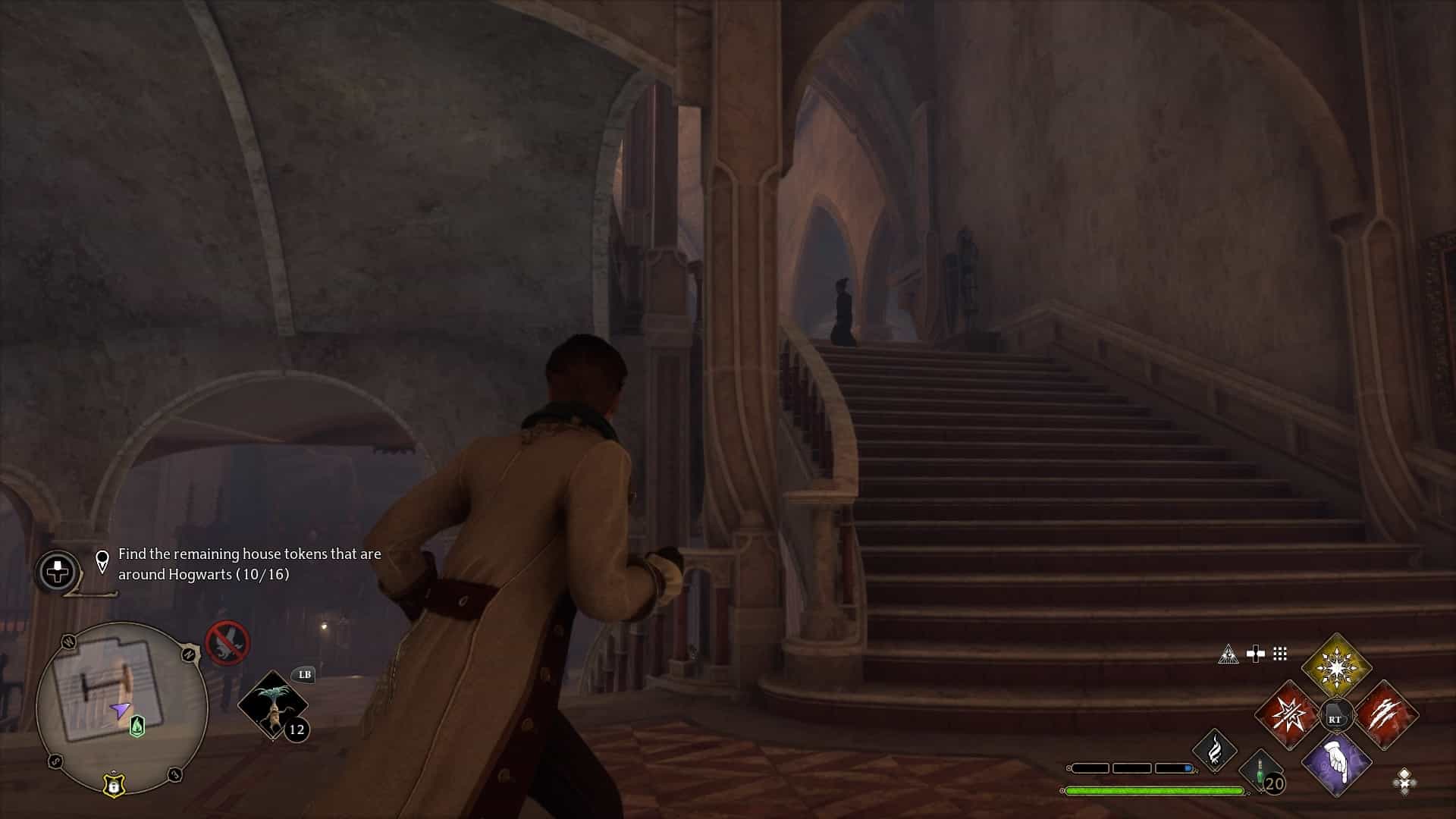
Task: Click the no-flying restriction icon
Action: pyautogui.click(x=227, y=643)
